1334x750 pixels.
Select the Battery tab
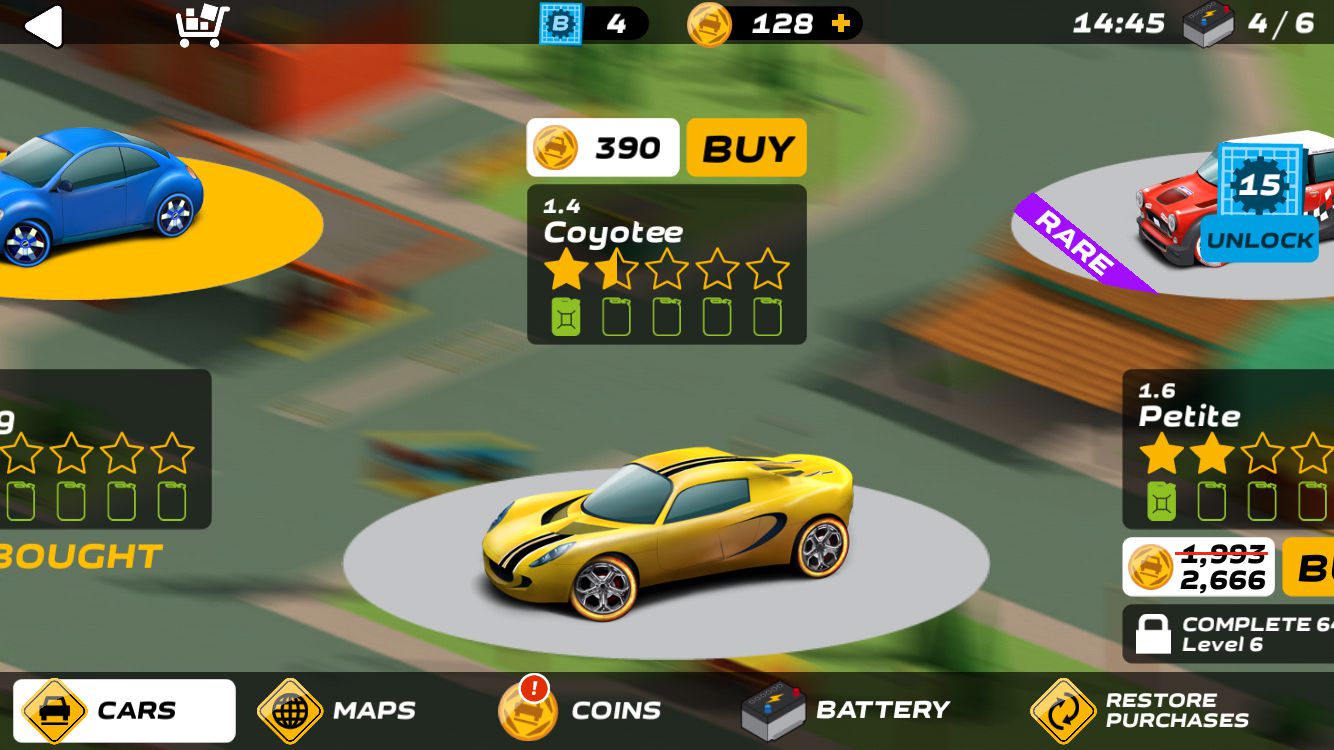tap(845, 711)
